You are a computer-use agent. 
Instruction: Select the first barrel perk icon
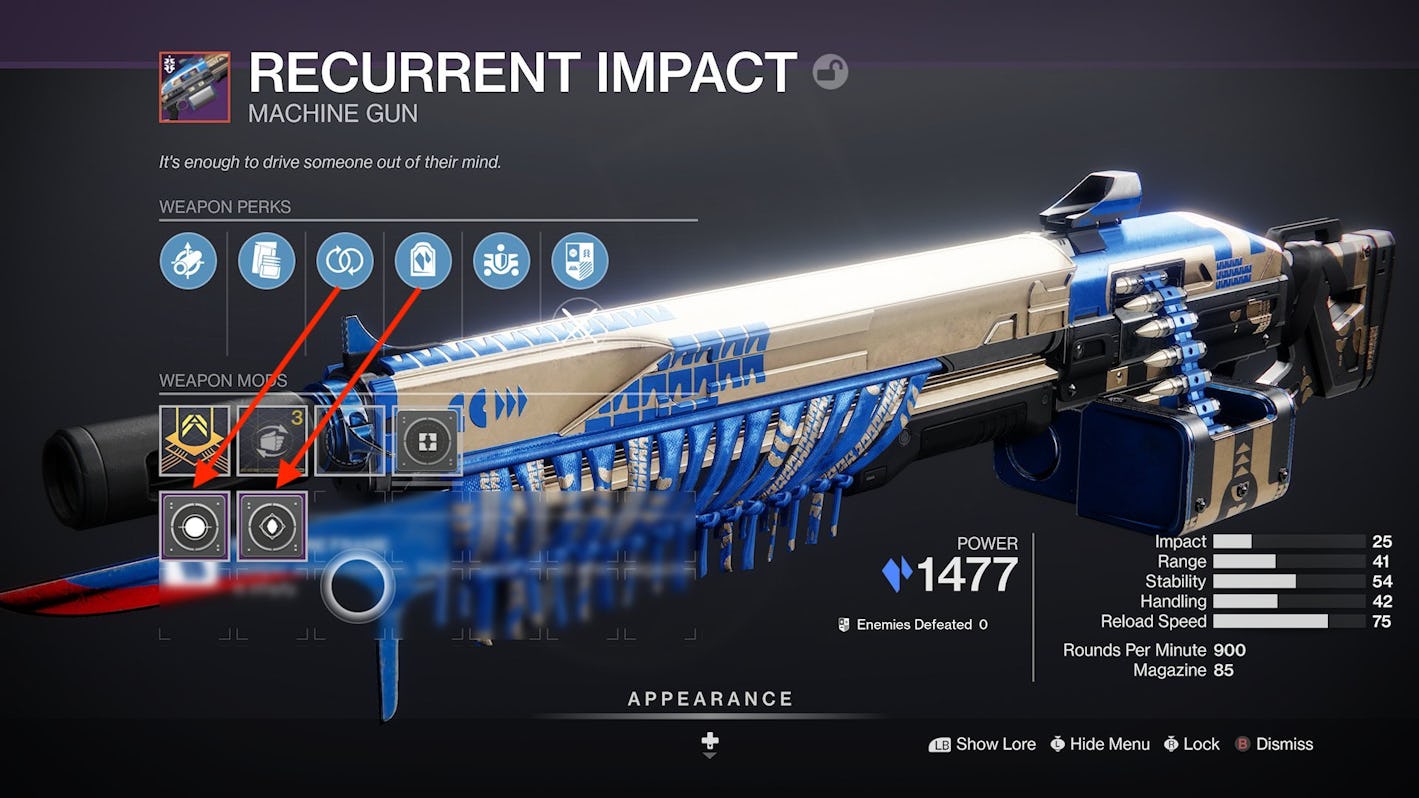pyautogui.click(x=188, y=260)
